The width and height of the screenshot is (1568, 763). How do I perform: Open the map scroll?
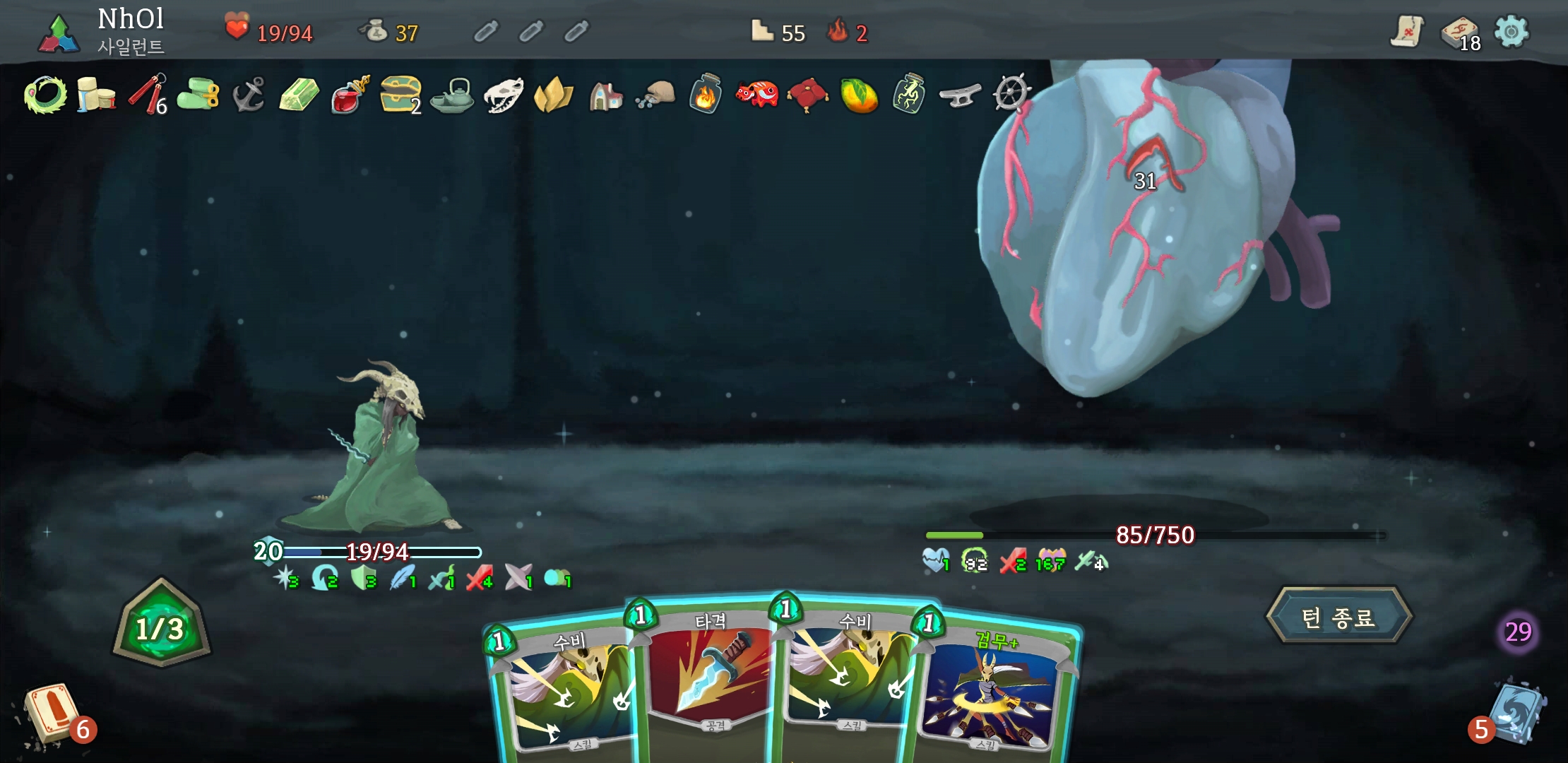pyautogui.click(x=1406, y=32)
